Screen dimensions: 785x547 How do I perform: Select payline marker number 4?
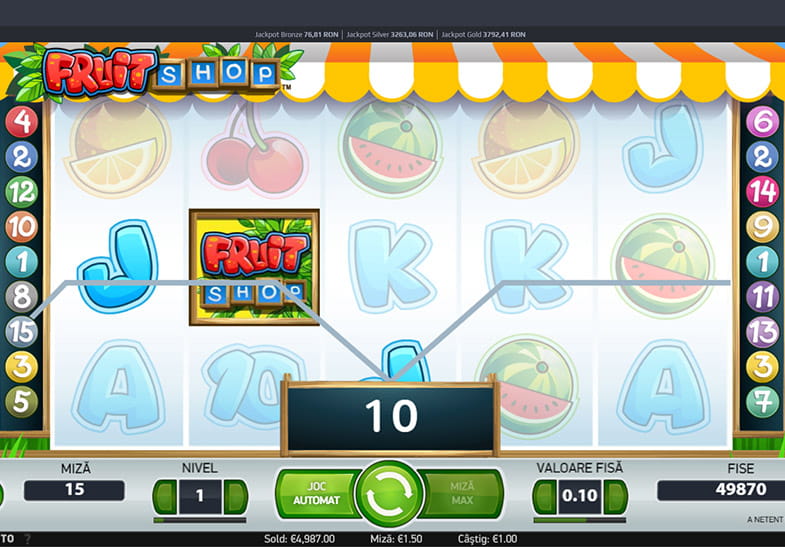point(21,122)
